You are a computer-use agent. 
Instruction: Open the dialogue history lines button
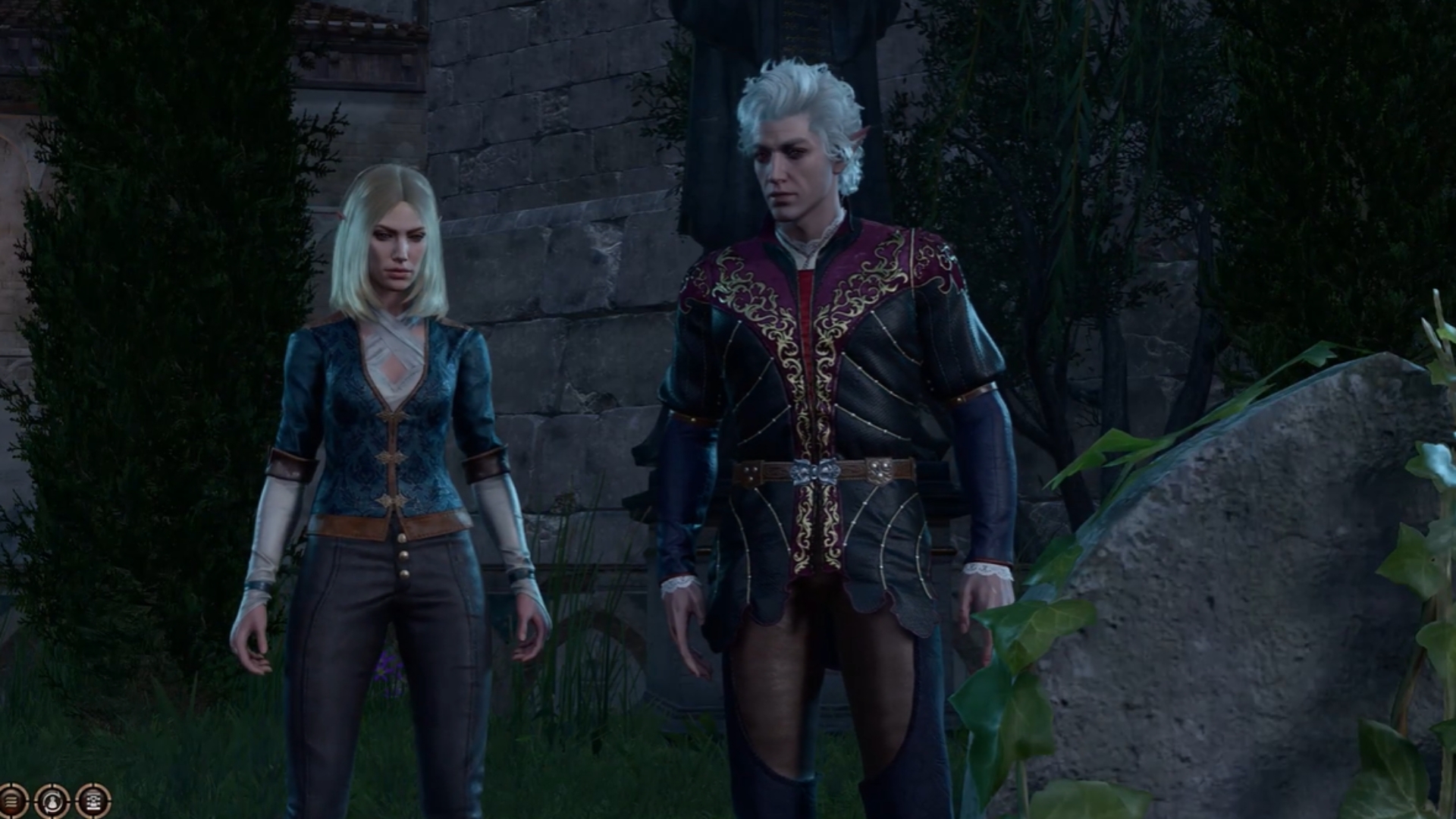12,801
